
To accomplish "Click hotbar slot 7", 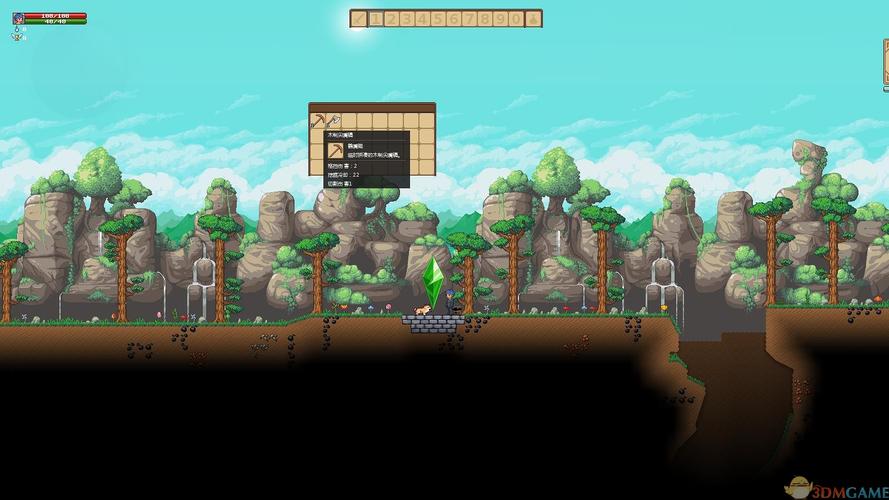I will pos(469,18).
